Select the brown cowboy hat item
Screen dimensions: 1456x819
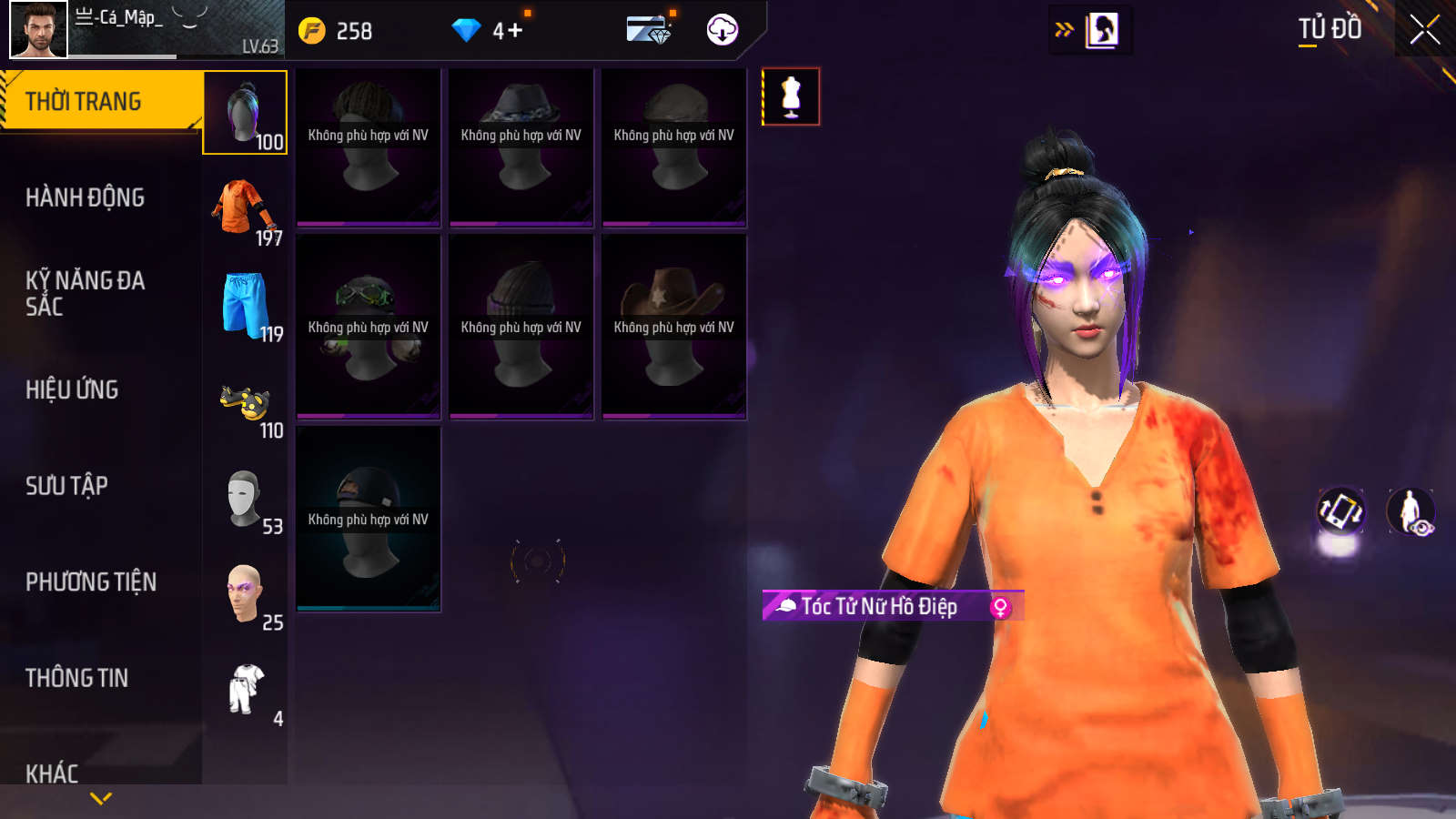[x=673, y=327]
